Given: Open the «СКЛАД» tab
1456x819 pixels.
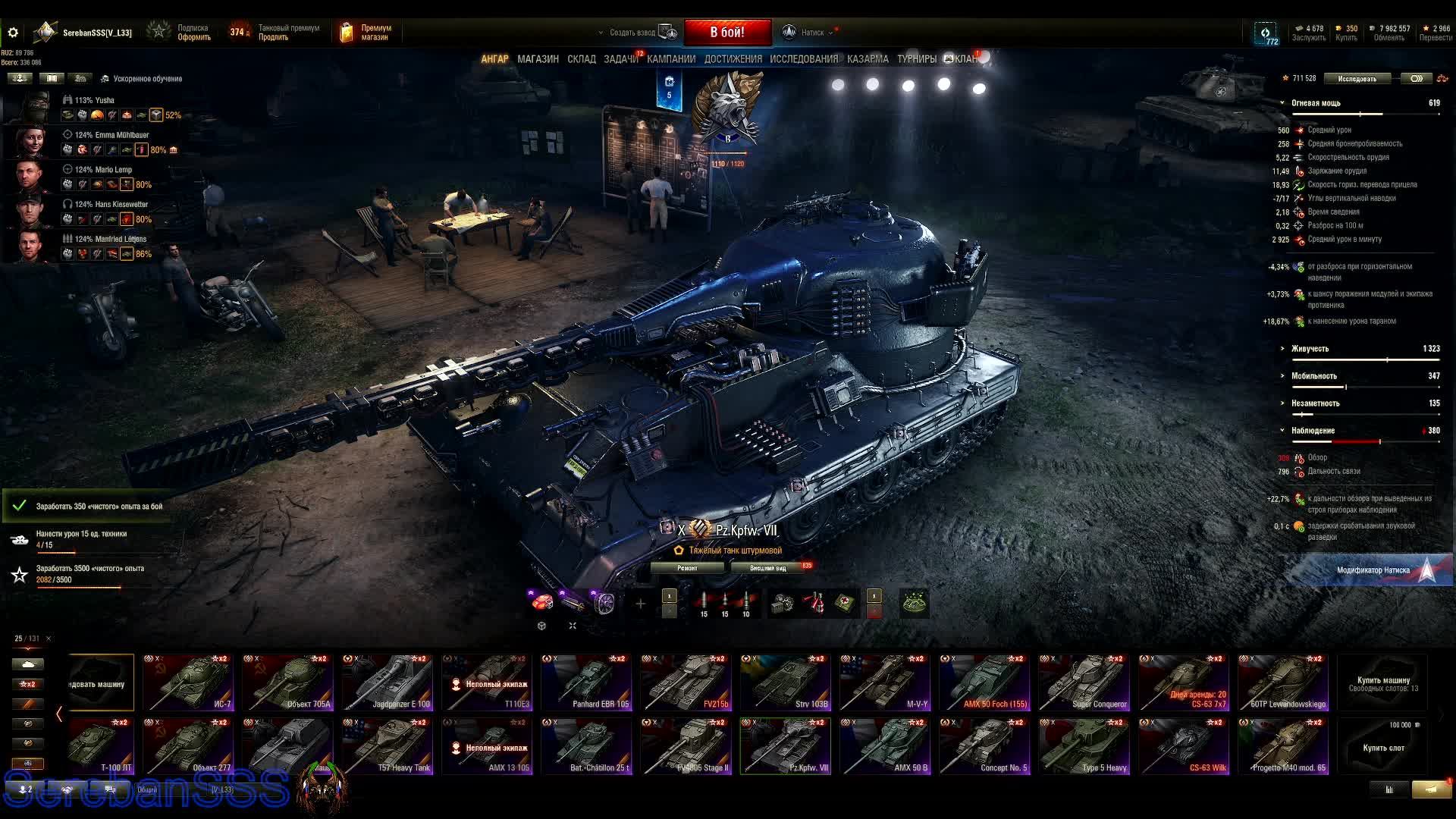Looking at the screenshot, I should (582, 59).
